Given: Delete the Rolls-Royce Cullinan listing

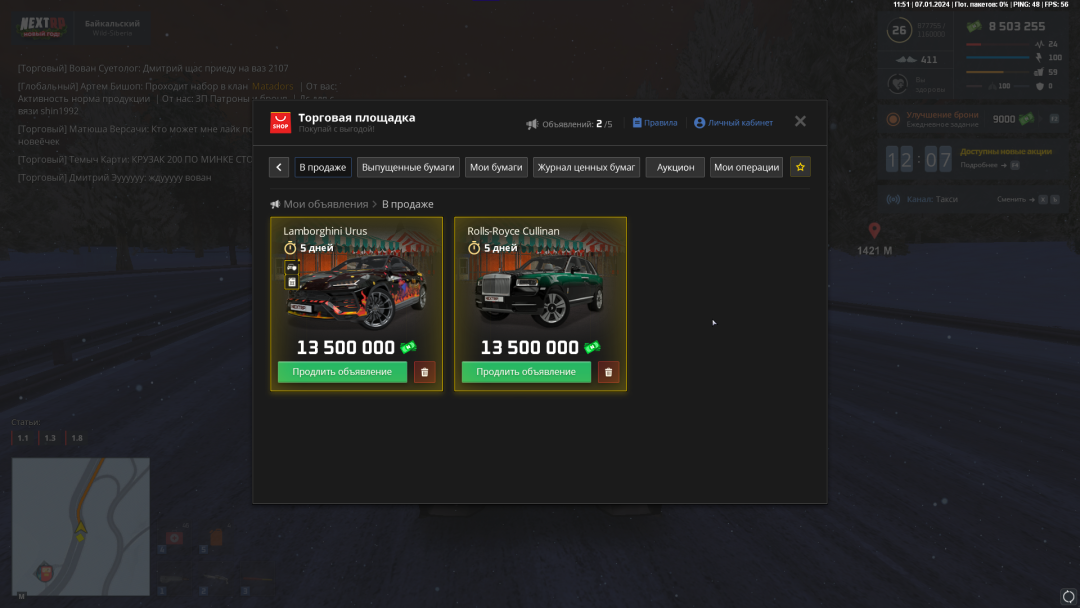Looking at the screenshot, I should [x=609, y=372].
